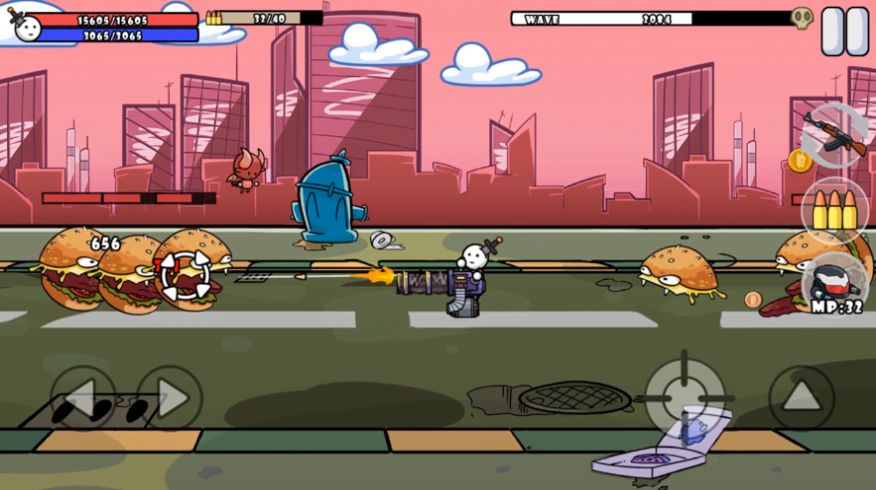
Task: Fire weapon with the crosshair button
Action: [x=685, y=395]
